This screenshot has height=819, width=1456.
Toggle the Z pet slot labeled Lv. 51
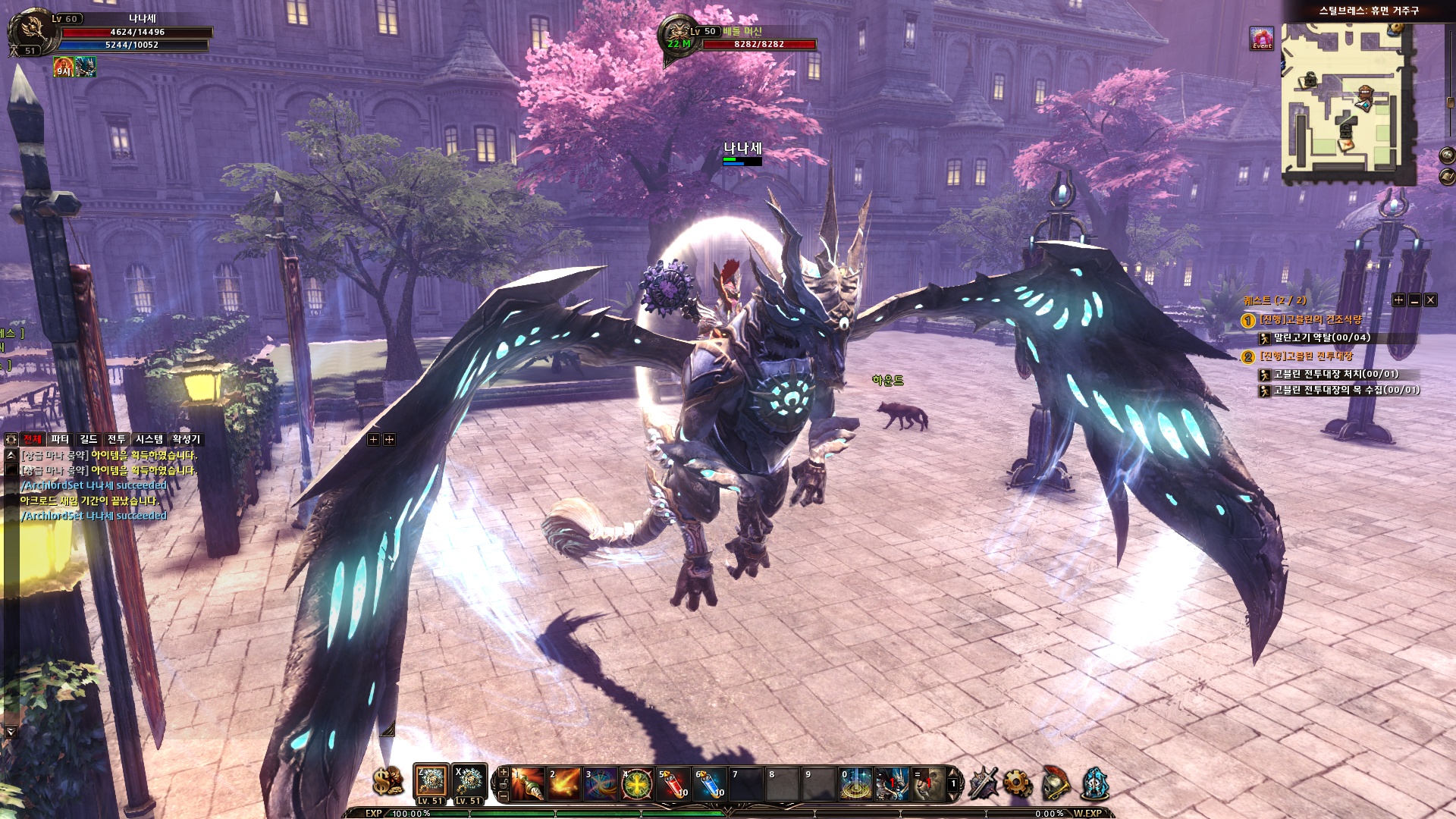pos(431,780)
